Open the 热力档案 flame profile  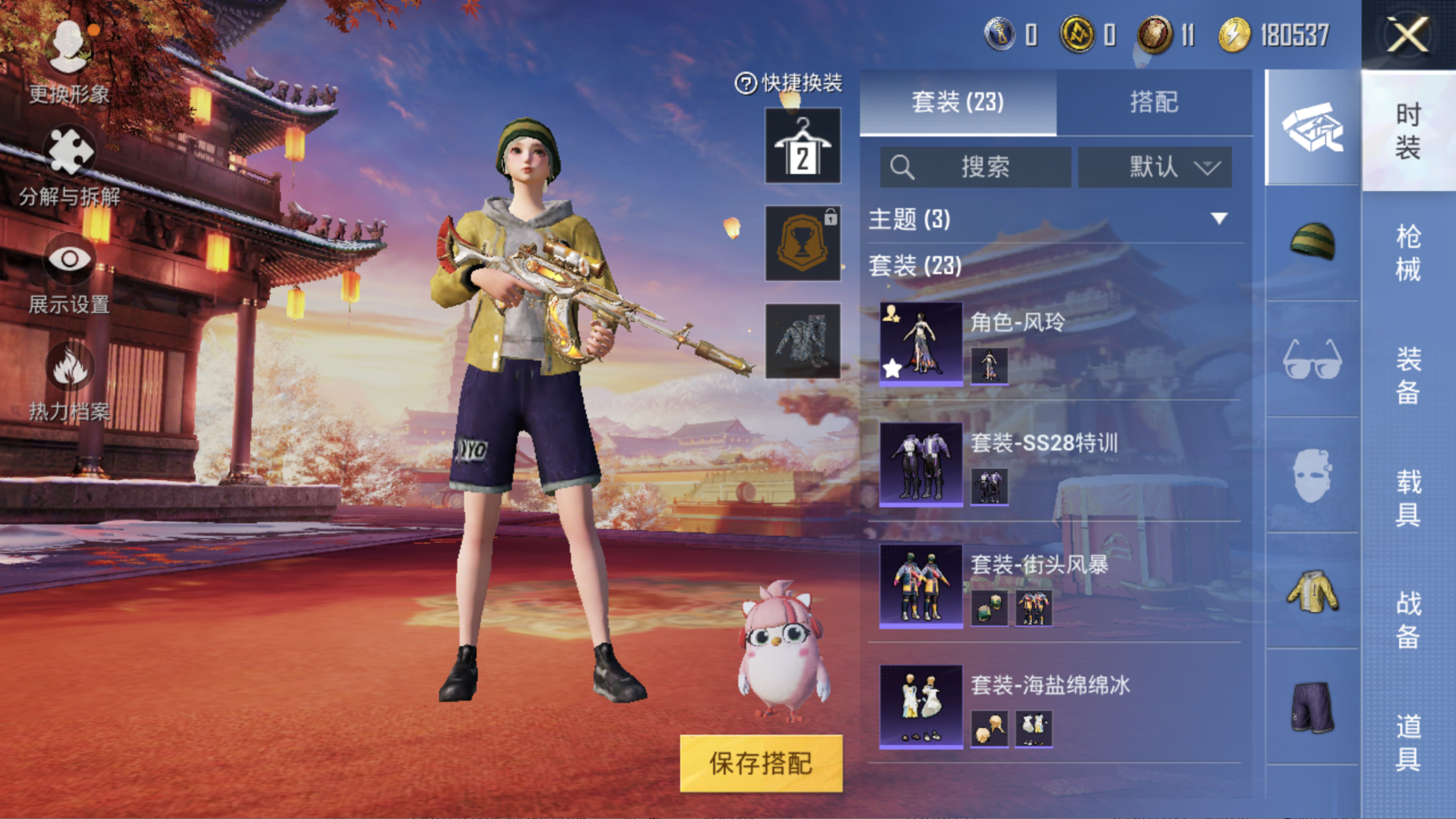click(69, 381)
